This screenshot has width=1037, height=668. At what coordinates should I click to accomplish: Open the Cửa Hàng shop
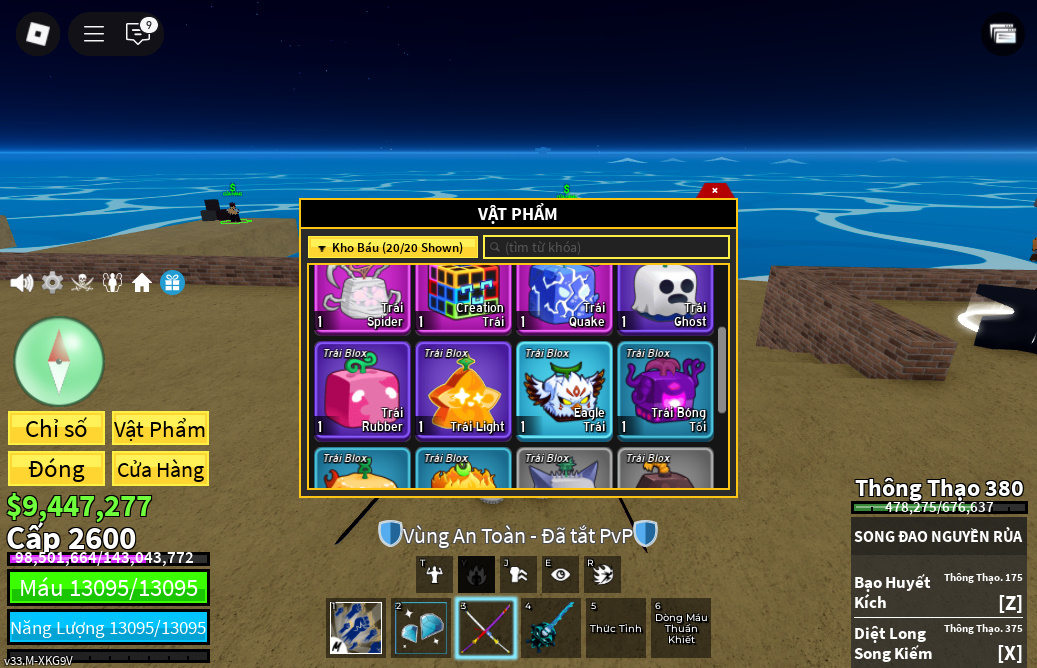[x=160, y=469]
